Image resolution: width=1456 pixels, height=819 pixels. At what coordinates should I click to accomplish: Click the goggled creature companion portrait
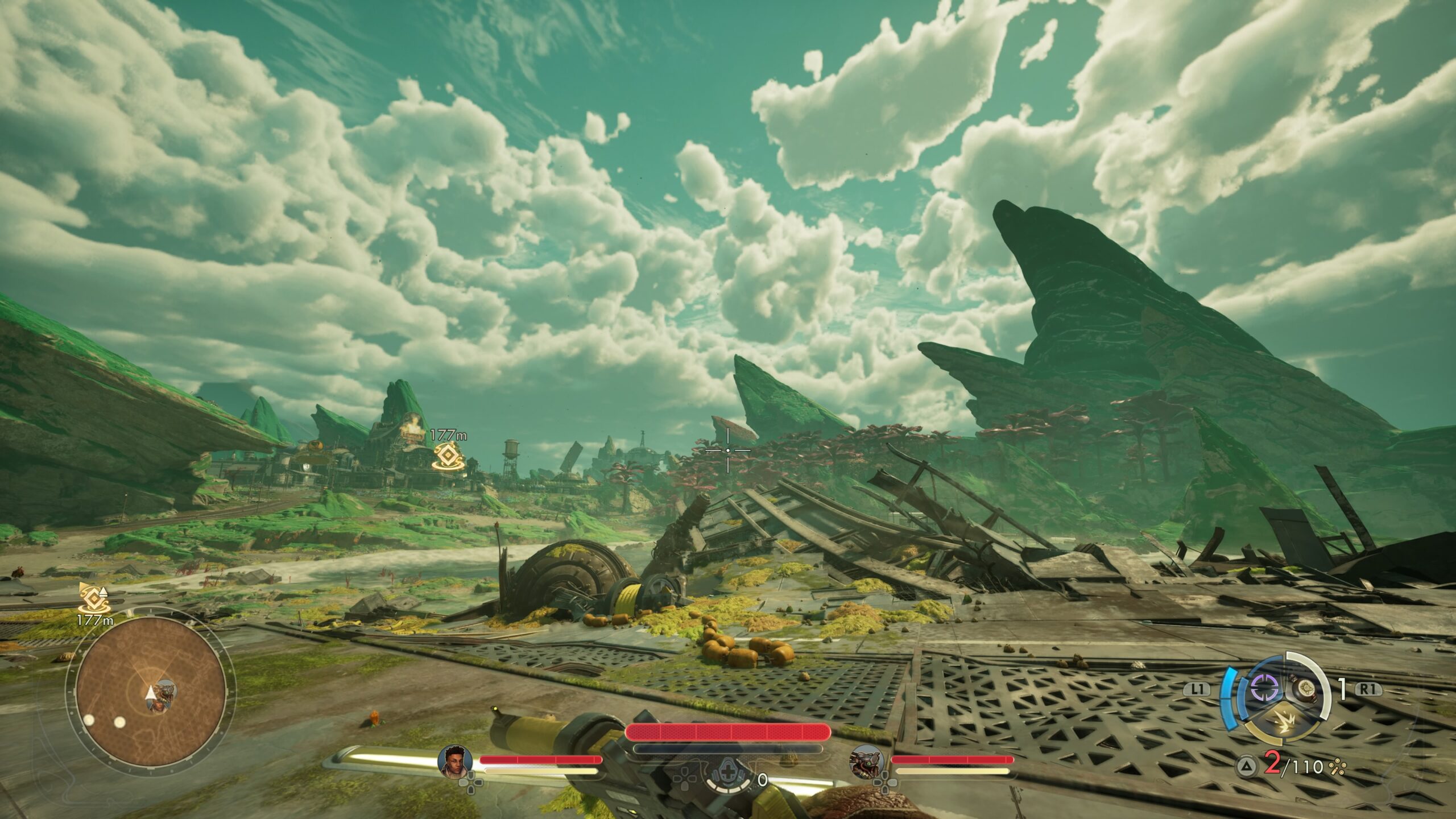[x=866, y=761]
